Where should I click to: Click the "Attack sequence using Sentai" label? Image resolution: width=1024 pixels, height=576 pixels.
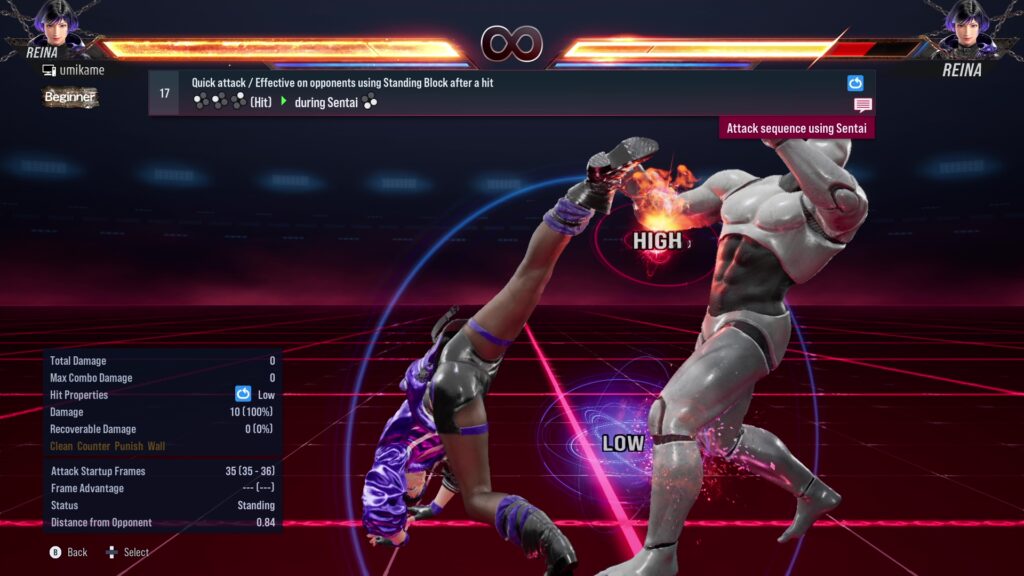coord(797,128)
